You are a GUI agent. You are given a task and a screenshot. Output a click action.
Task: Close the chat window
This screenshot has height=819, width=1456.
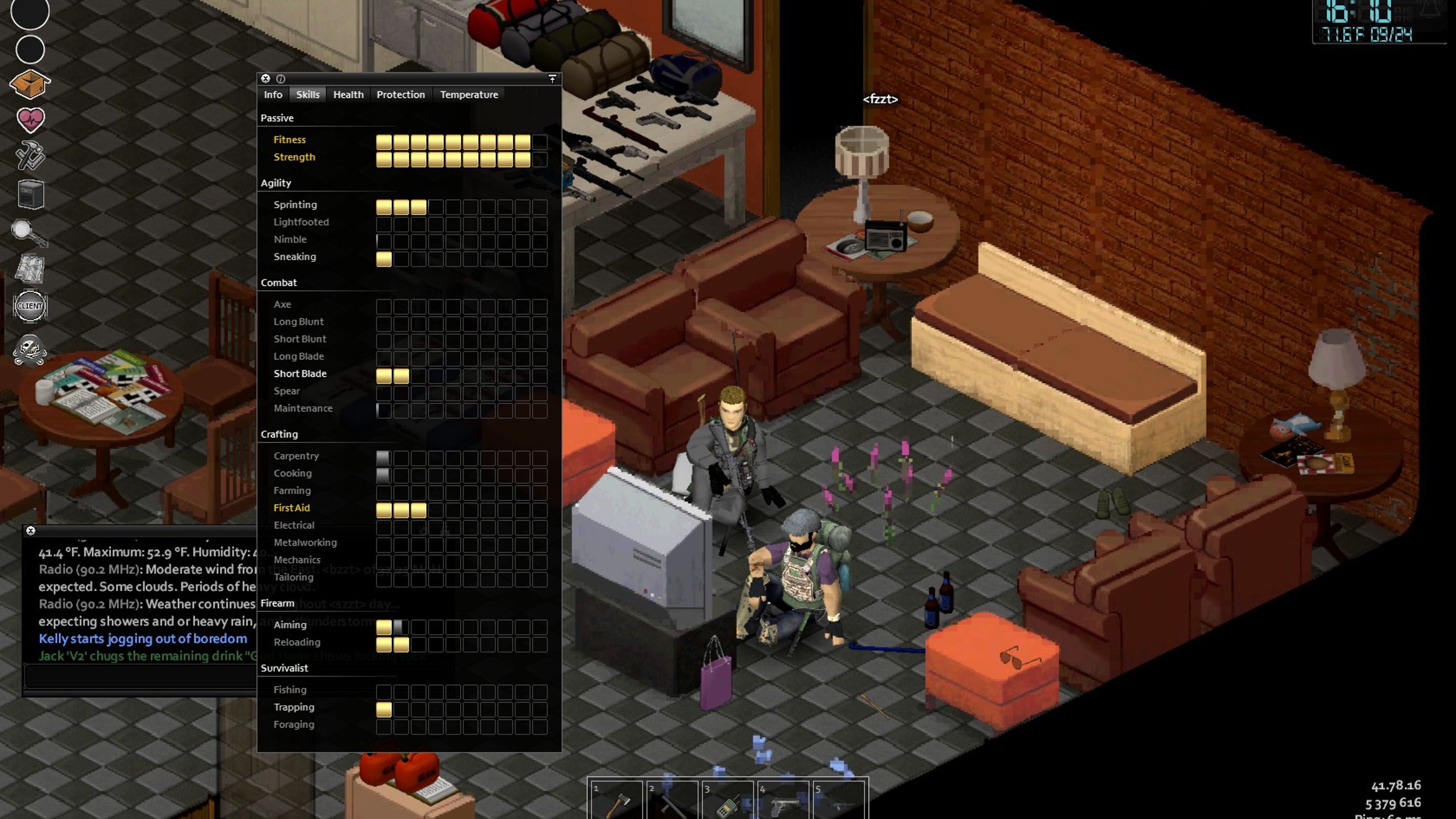tap(30, 530)
